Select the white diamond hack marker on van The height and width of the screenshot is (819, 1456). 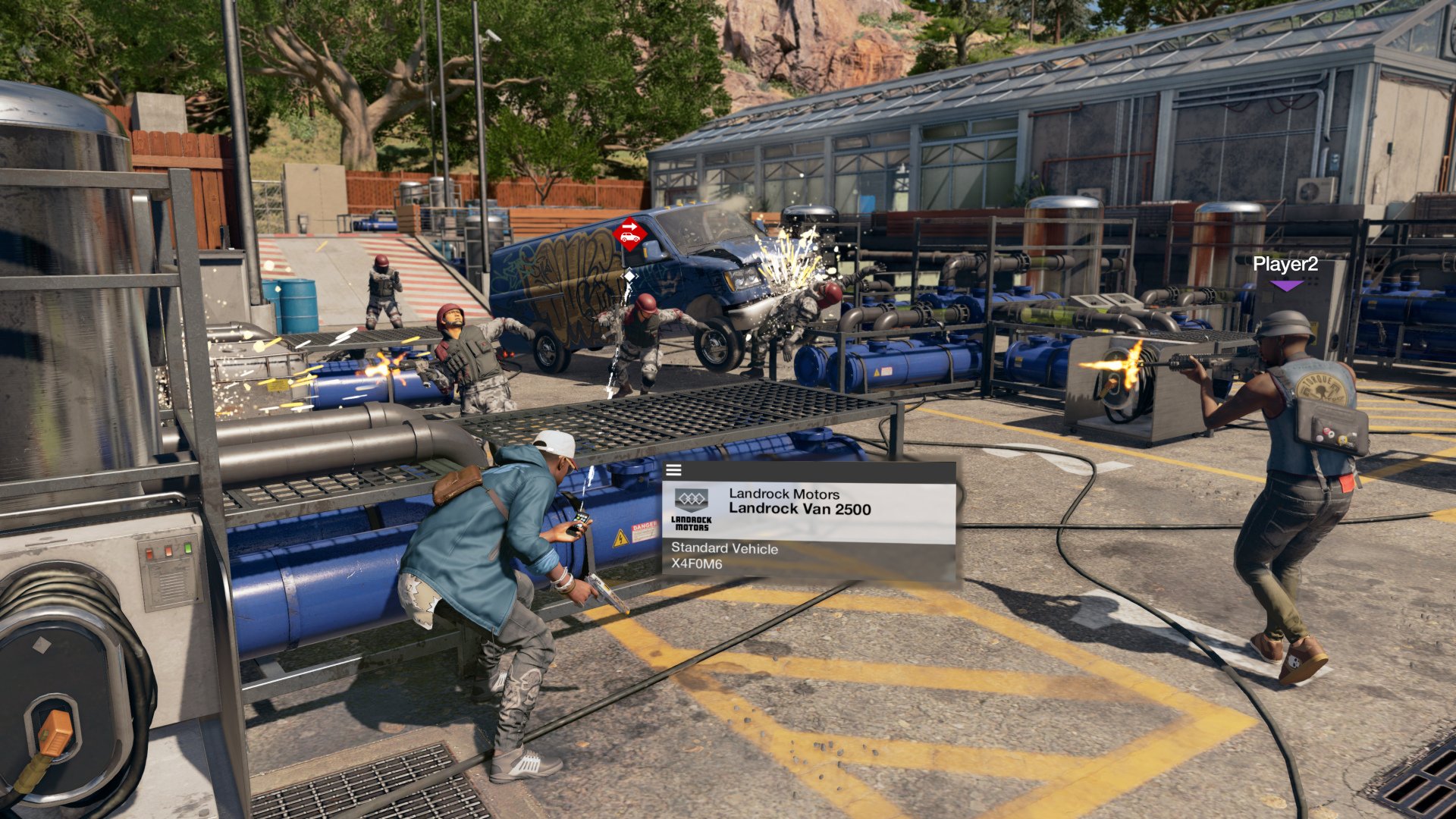tap(629, 275)
